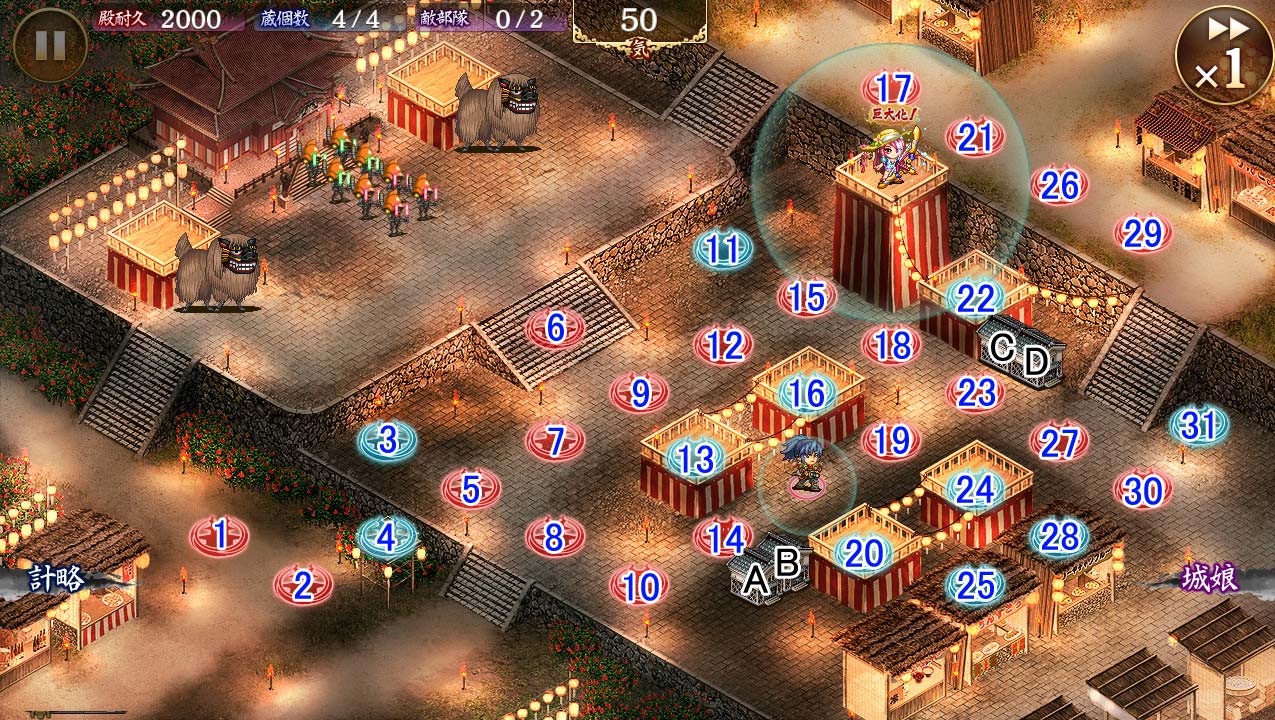1275x720 pixels.
Task: Choose placement tile number 17
Action: pyautogui.click(x=891, y=88)
